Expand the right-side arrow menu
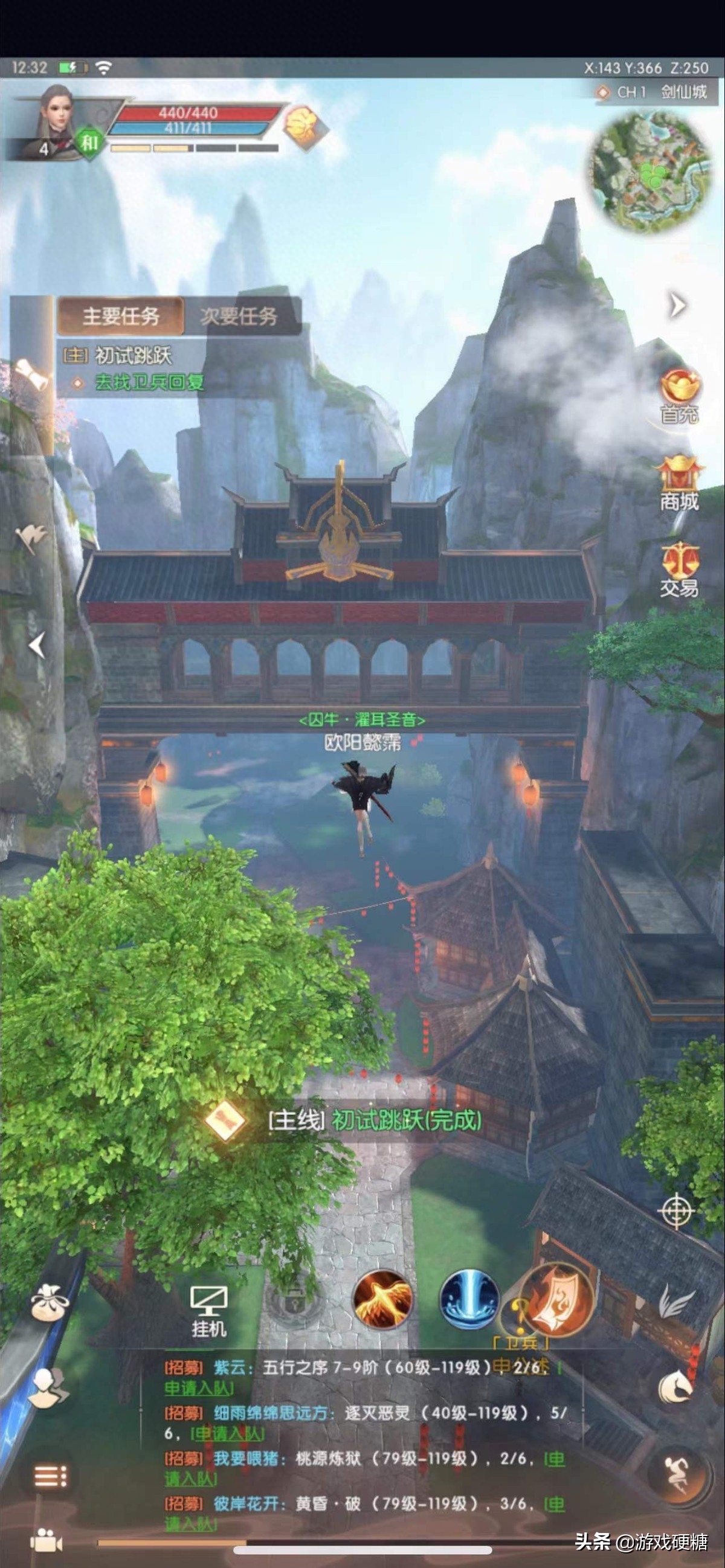The height and width of the screenshot is (1568, 725). 677,305
